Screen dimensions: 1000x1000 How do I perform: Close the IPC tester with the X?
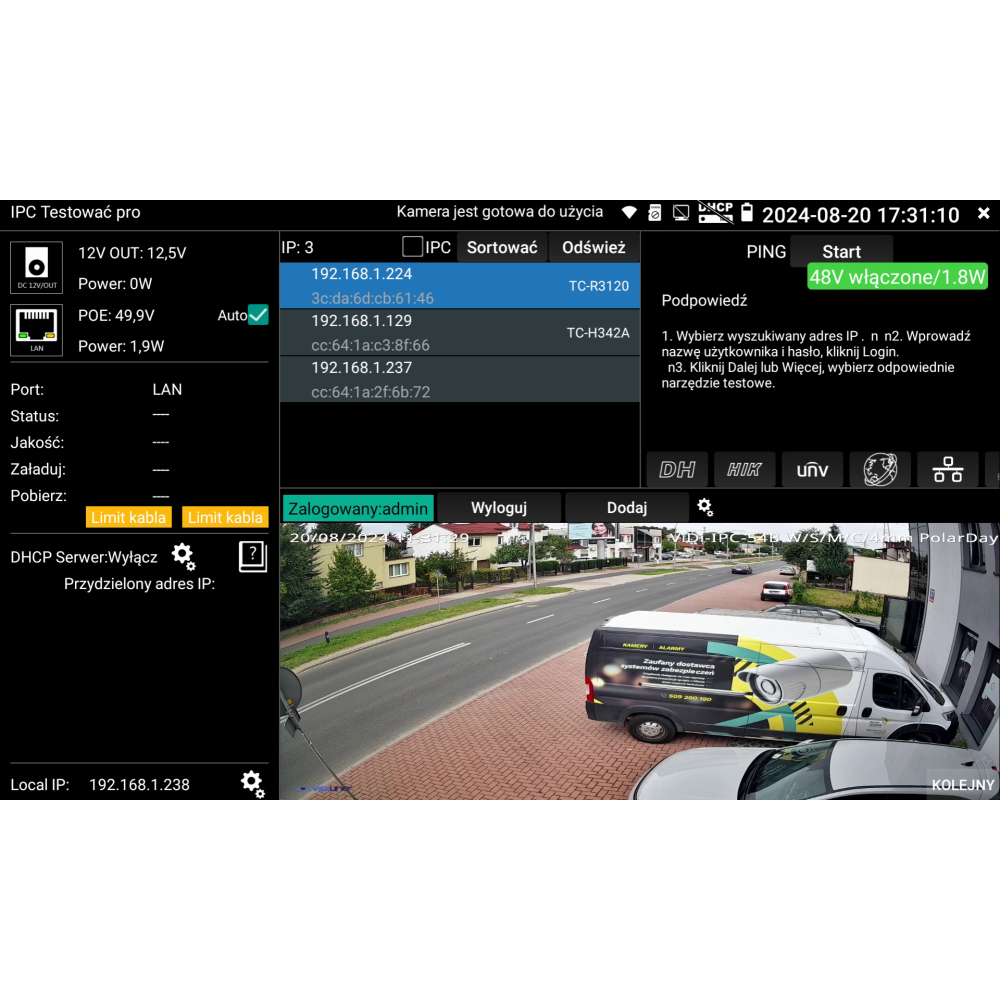[x=983, y=214]
